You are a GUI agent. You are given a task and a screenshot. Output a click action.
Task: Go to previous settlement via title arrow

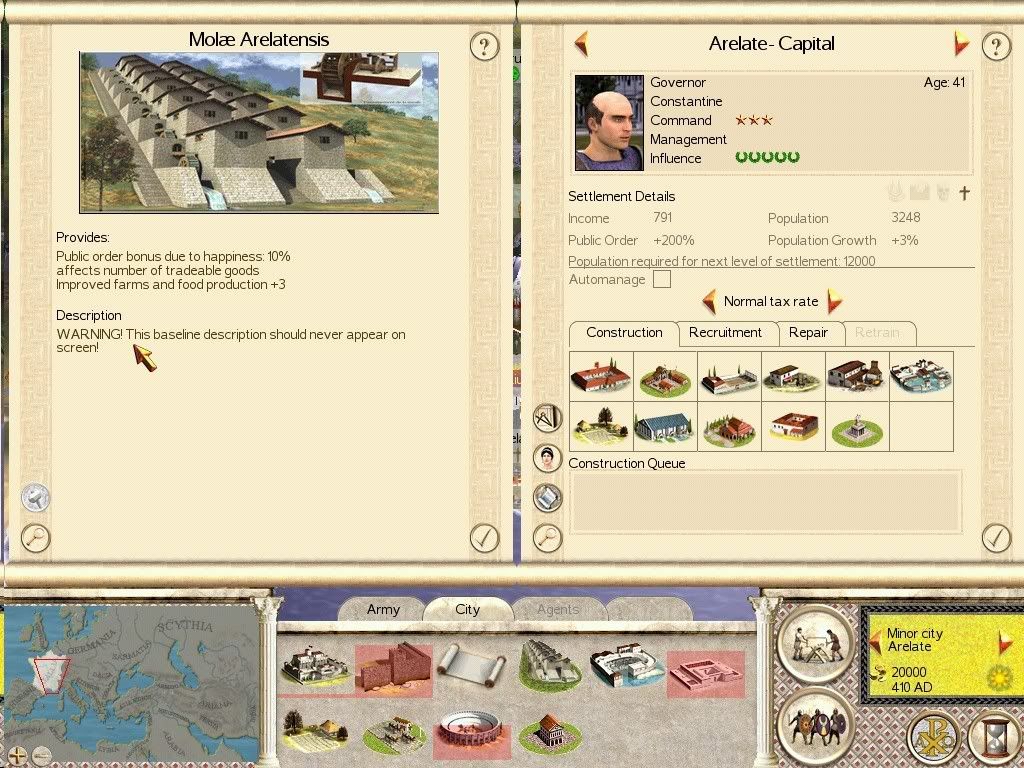click(581, 43)
